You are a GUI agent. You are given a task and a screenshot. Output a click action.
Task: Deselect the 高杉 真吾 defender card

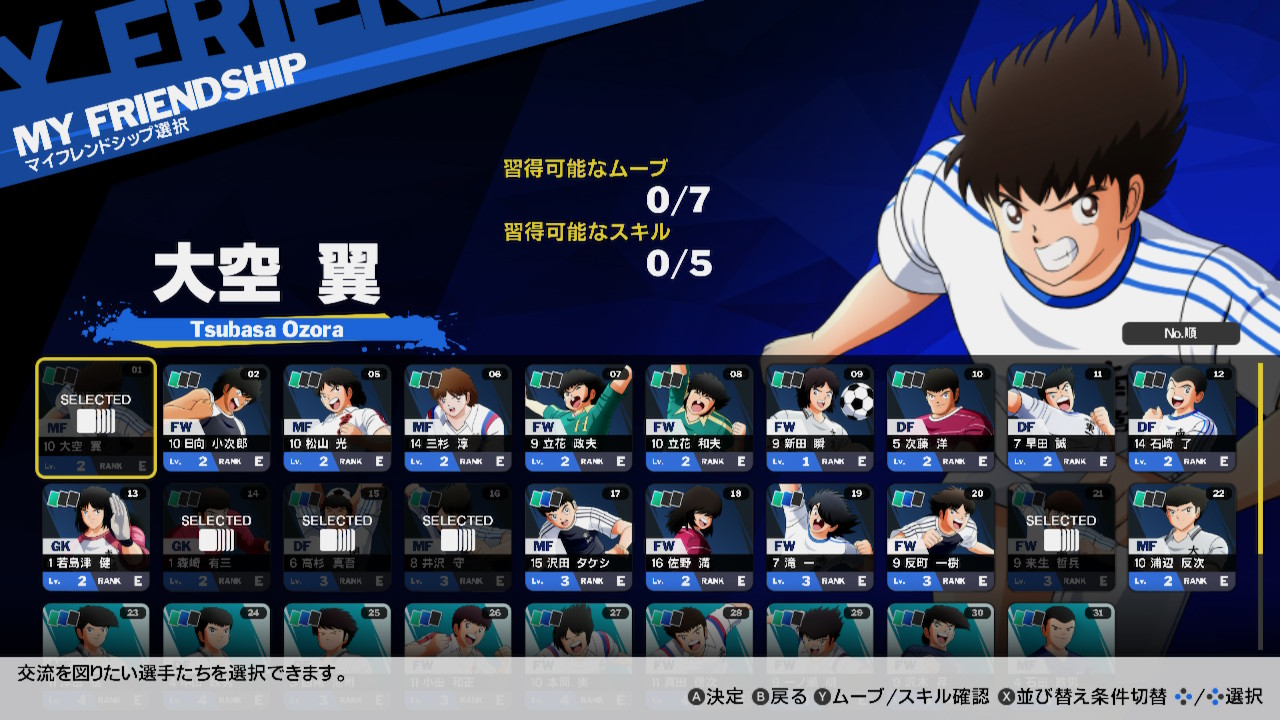click(x=338, y=538)
